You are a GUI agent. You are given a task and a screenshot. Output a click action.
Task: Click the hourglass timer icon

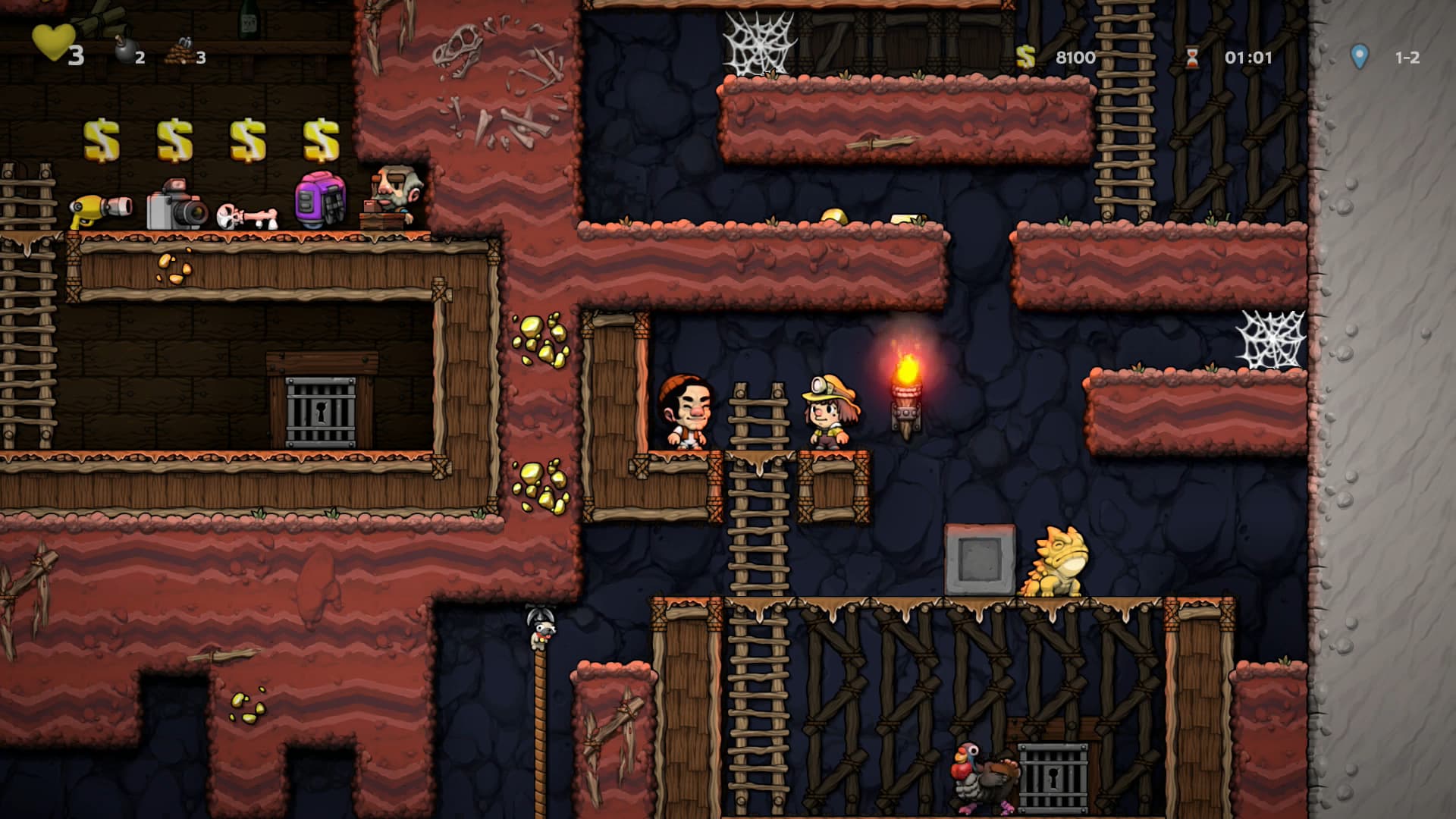point(1194,55)
